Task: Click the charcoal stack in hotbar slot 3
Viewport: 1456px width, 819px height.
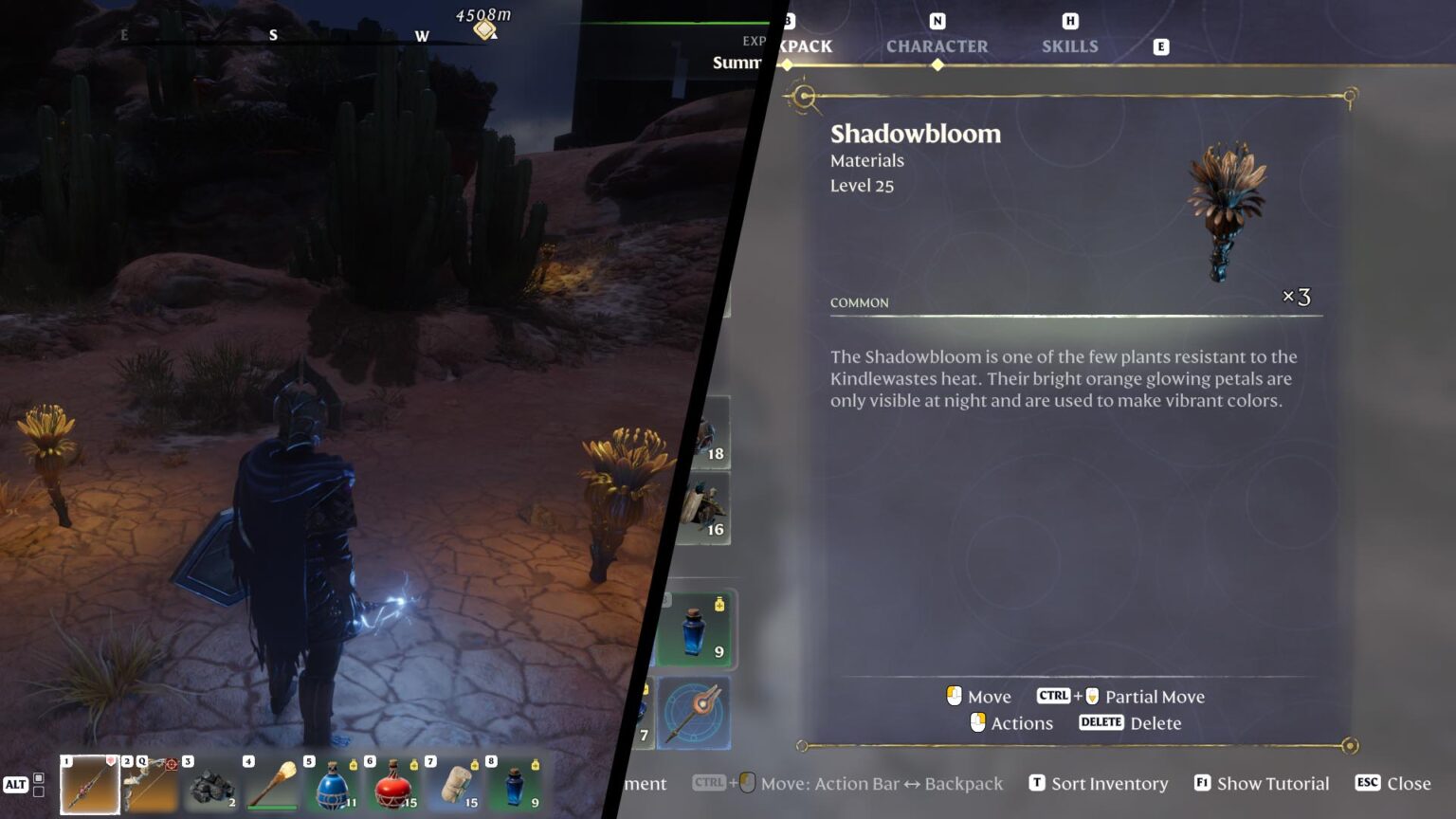Action: pos(210,785)
